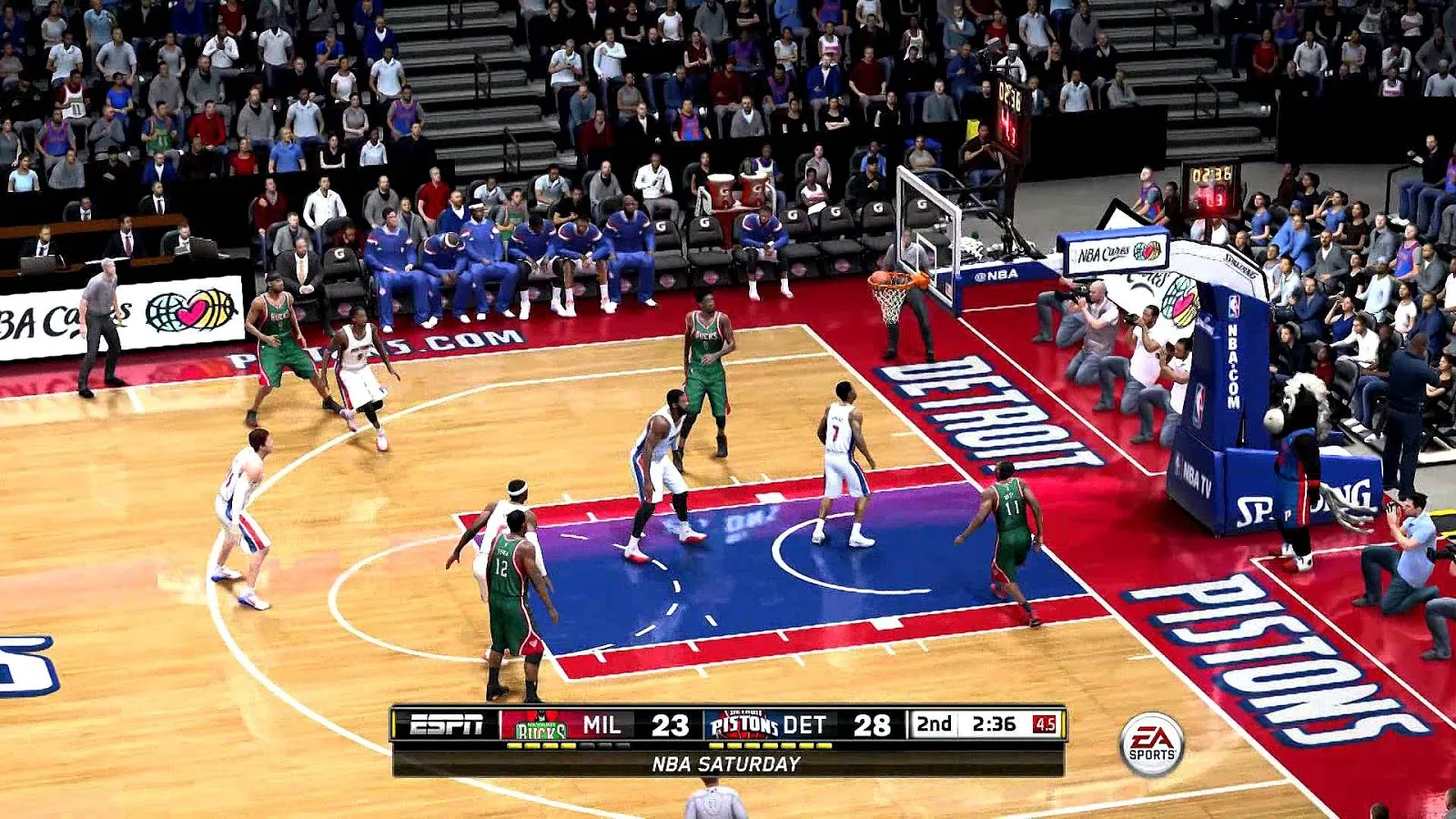Select the Detroit Pistons logo
Image resolution: width=1456 pixels, height=819 pixels.
coord(742,723)
